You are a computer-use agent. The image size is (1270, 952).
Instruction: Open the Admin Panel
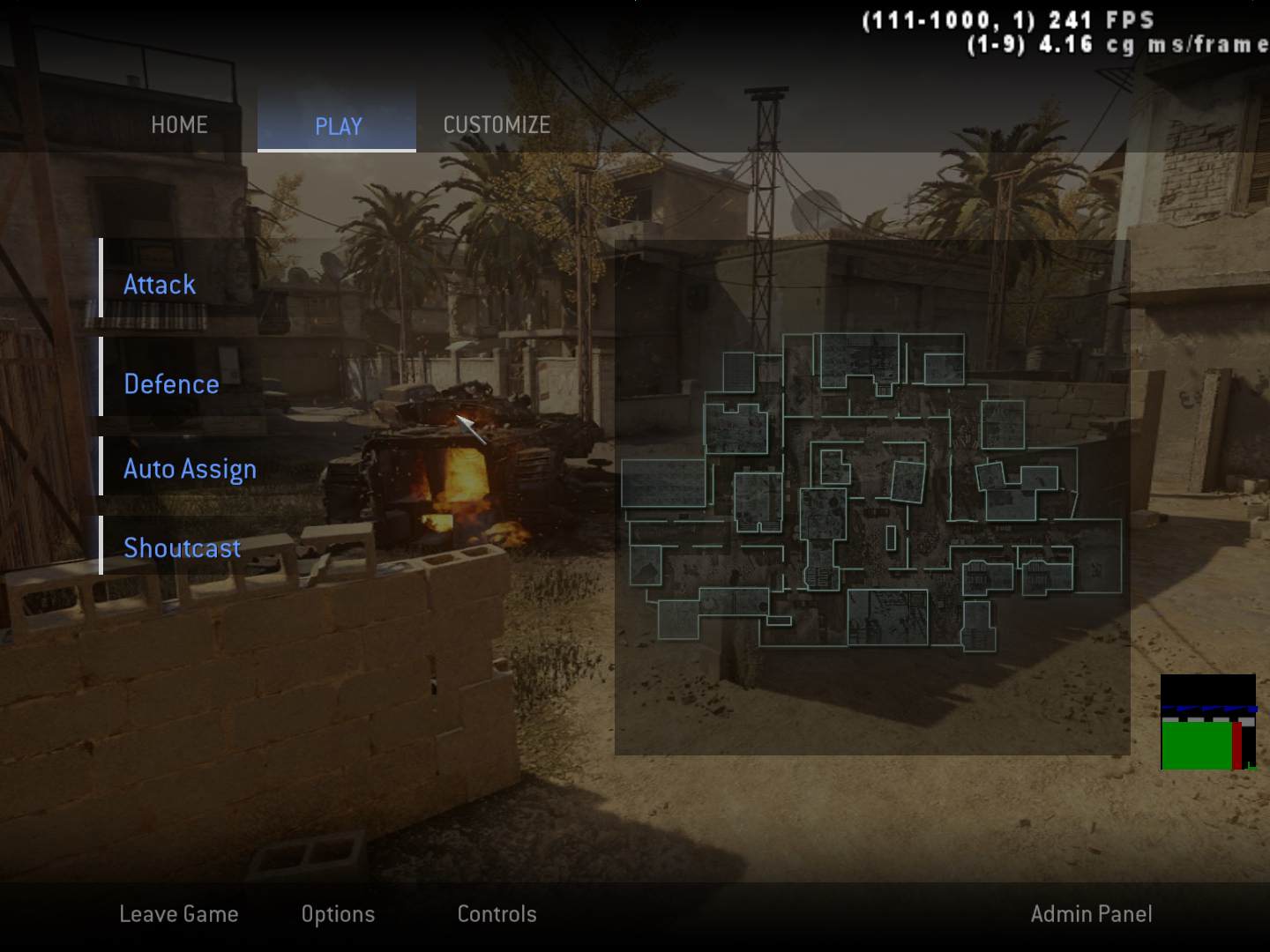[1091, 914]
